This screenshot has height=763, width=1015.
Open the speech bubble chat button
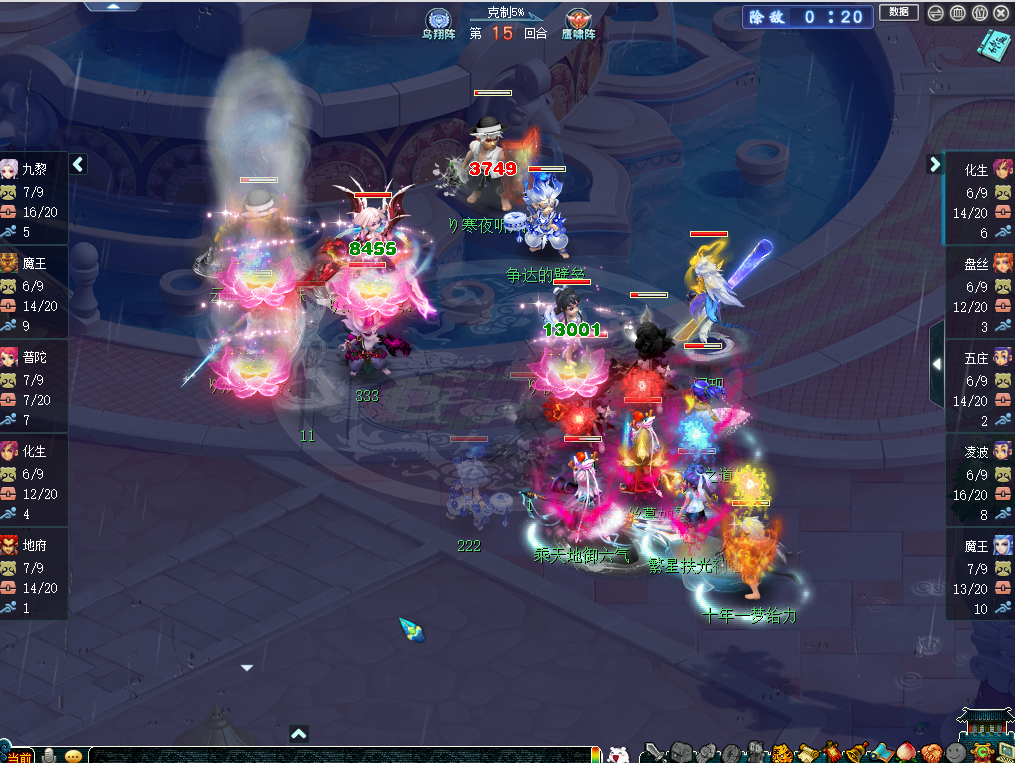[74, 755]
